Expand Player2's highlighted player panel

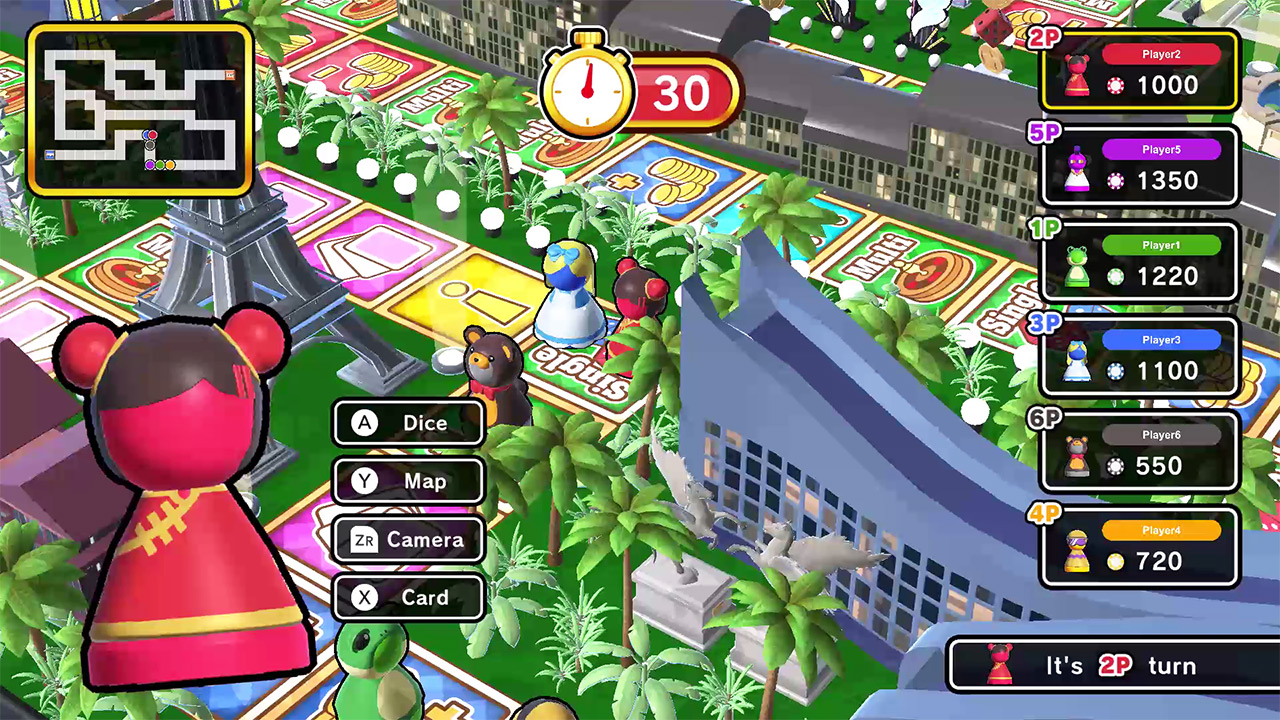pyautogui.click(x=1140, y=72)
